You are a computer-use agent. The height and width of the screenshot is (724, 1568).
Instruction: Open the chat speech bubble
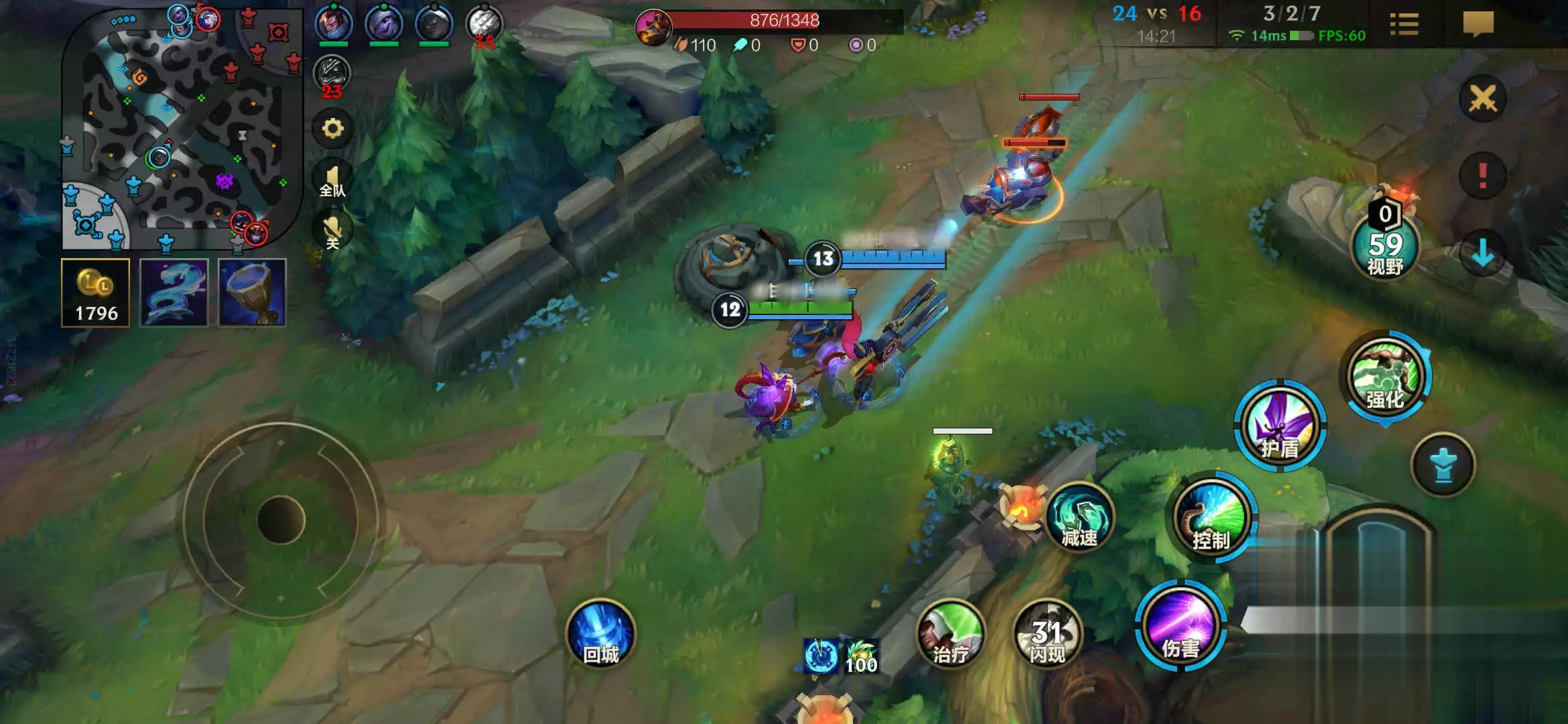1478,25
